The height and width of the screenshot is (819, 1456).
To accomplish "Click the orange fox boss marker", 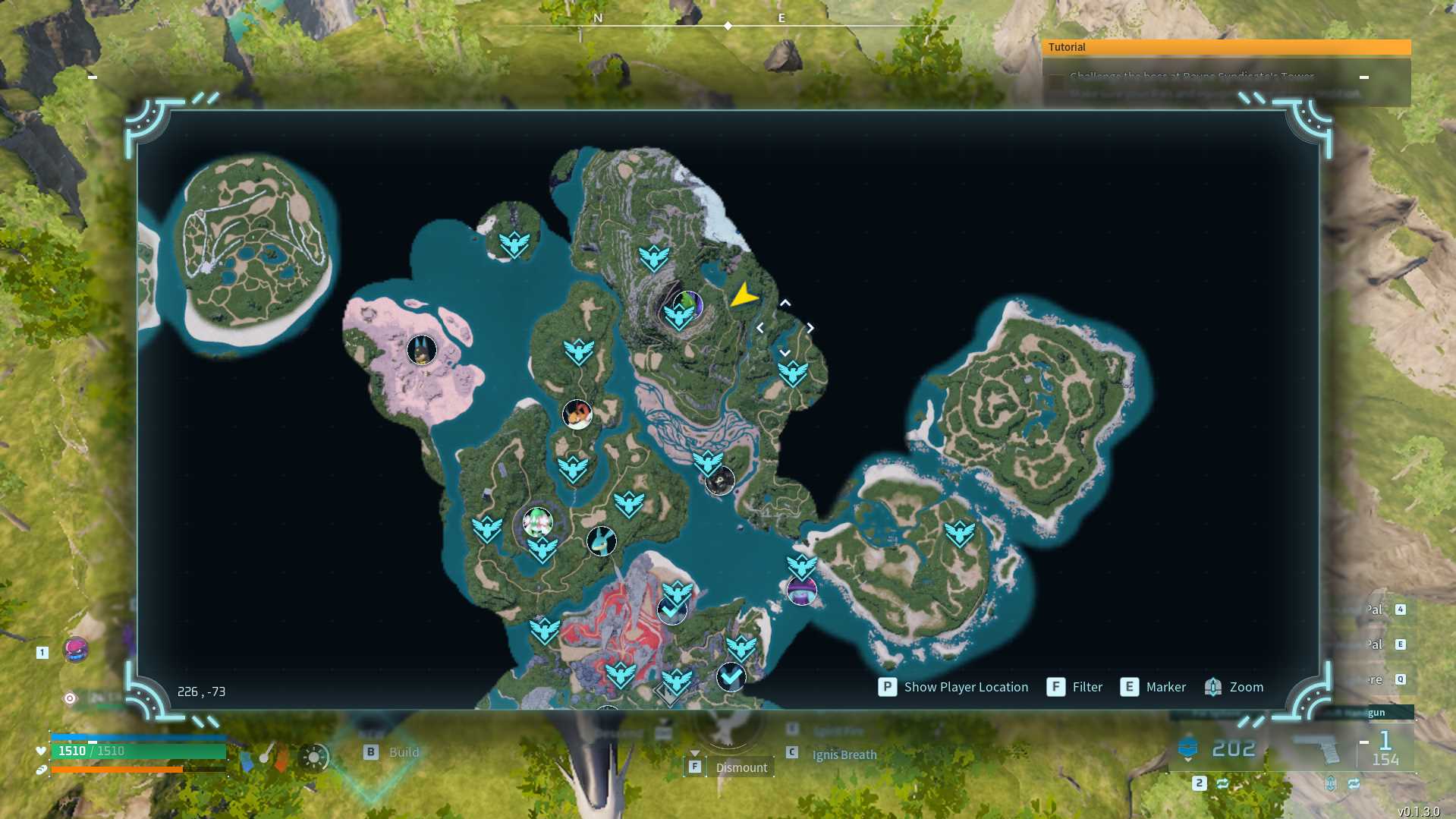I will click(577, 414).
